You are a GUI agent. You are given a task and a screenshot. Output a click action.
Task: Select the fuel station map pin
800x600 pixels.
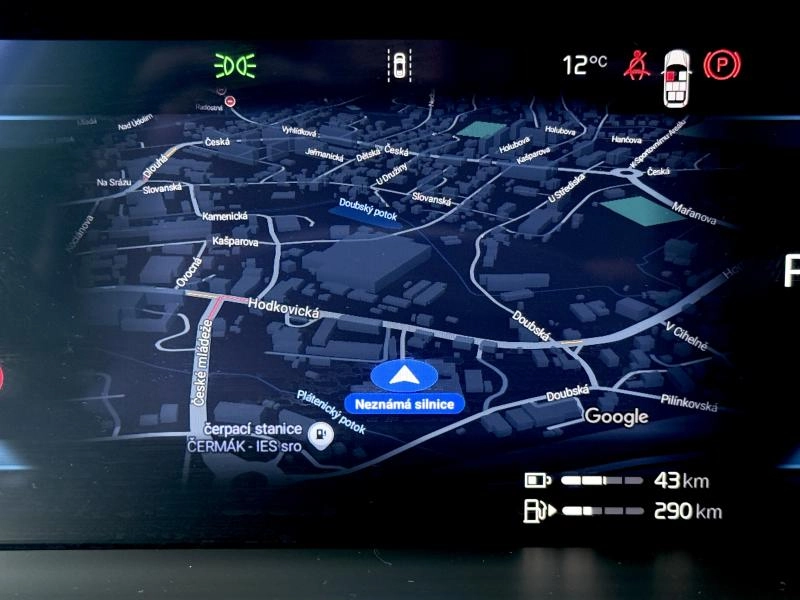tap(321, 435)
